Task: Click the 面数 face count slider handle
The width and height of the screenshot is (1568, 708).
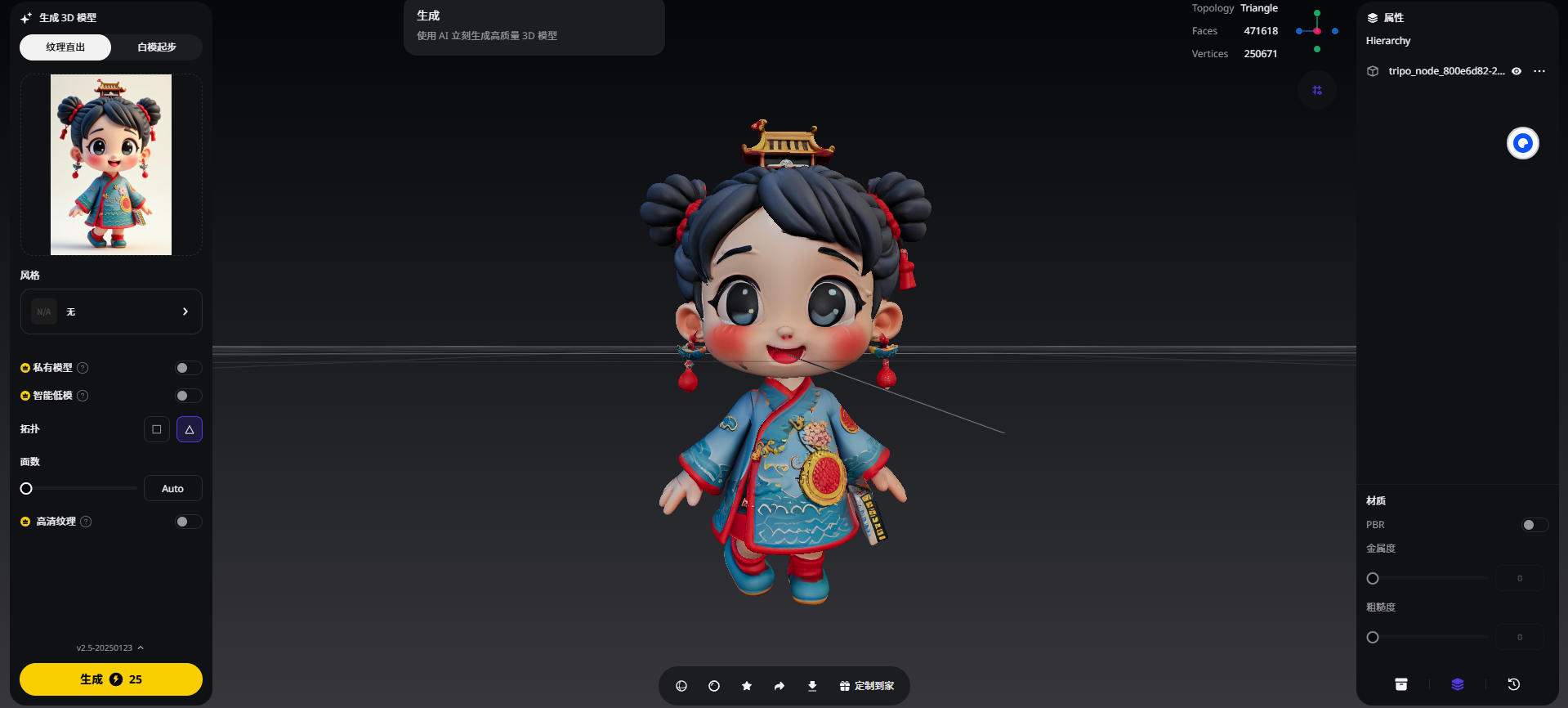Action: (26, 489)
